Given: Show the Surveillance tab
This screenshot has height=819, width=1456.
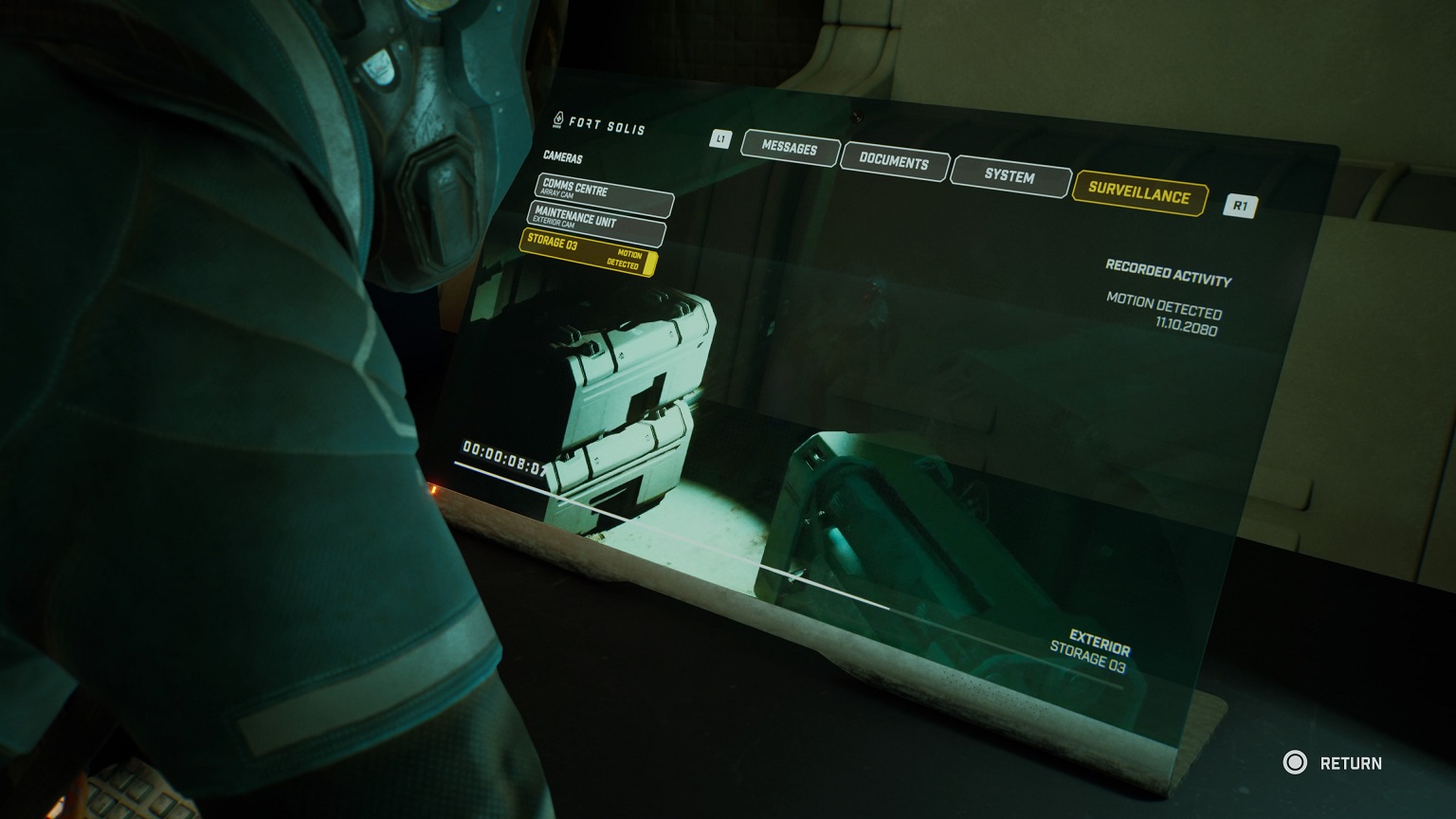Looking at the screenshot, I should point(1138,192).
